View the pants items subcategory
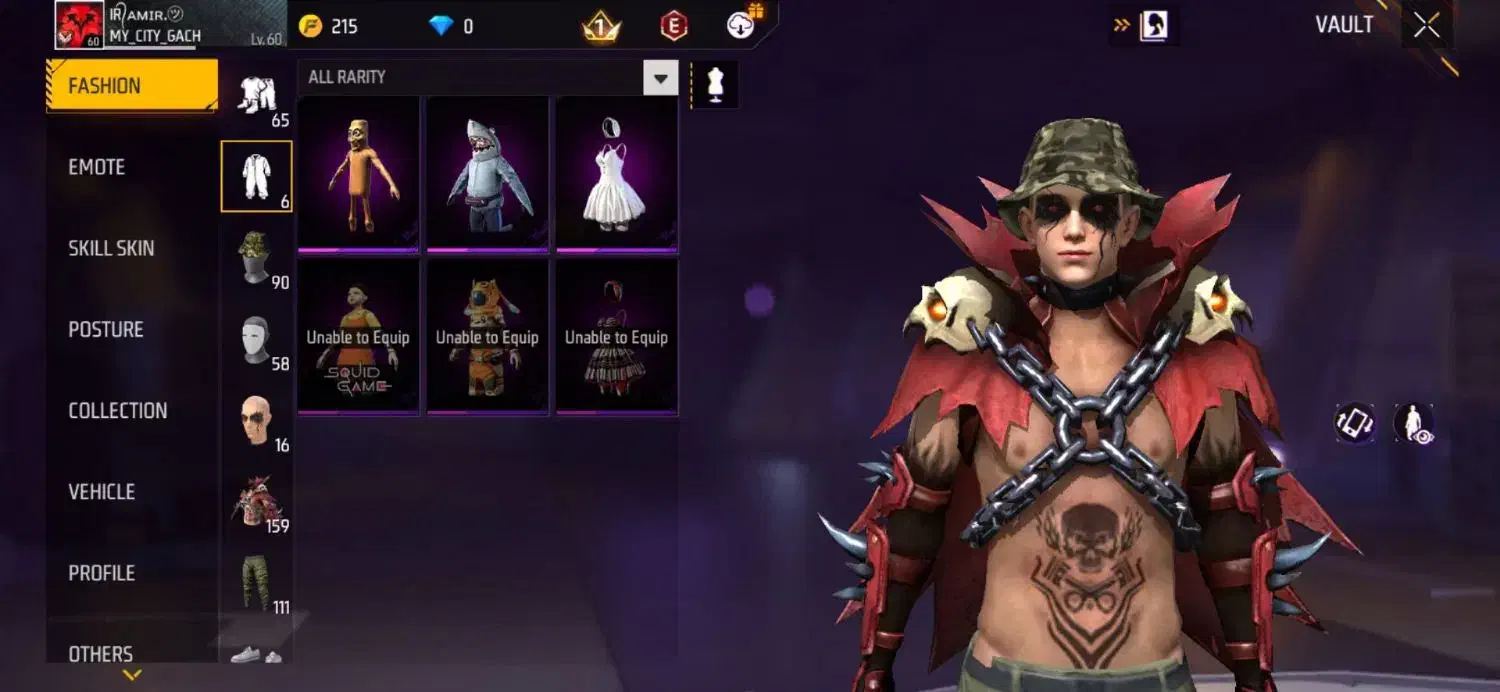 (256, 582)
